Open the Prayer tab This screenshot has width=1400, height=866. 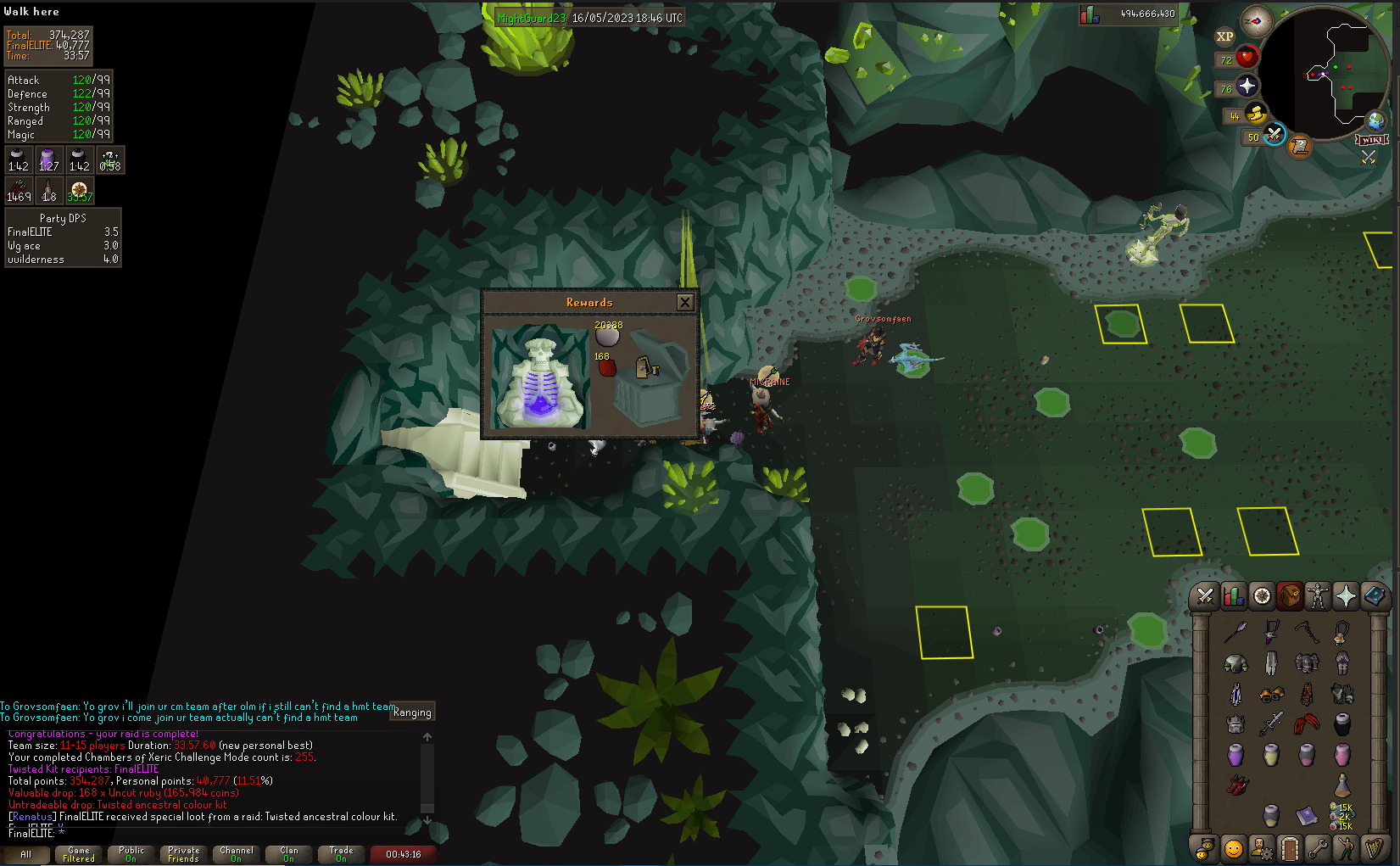coord(1346,596)
